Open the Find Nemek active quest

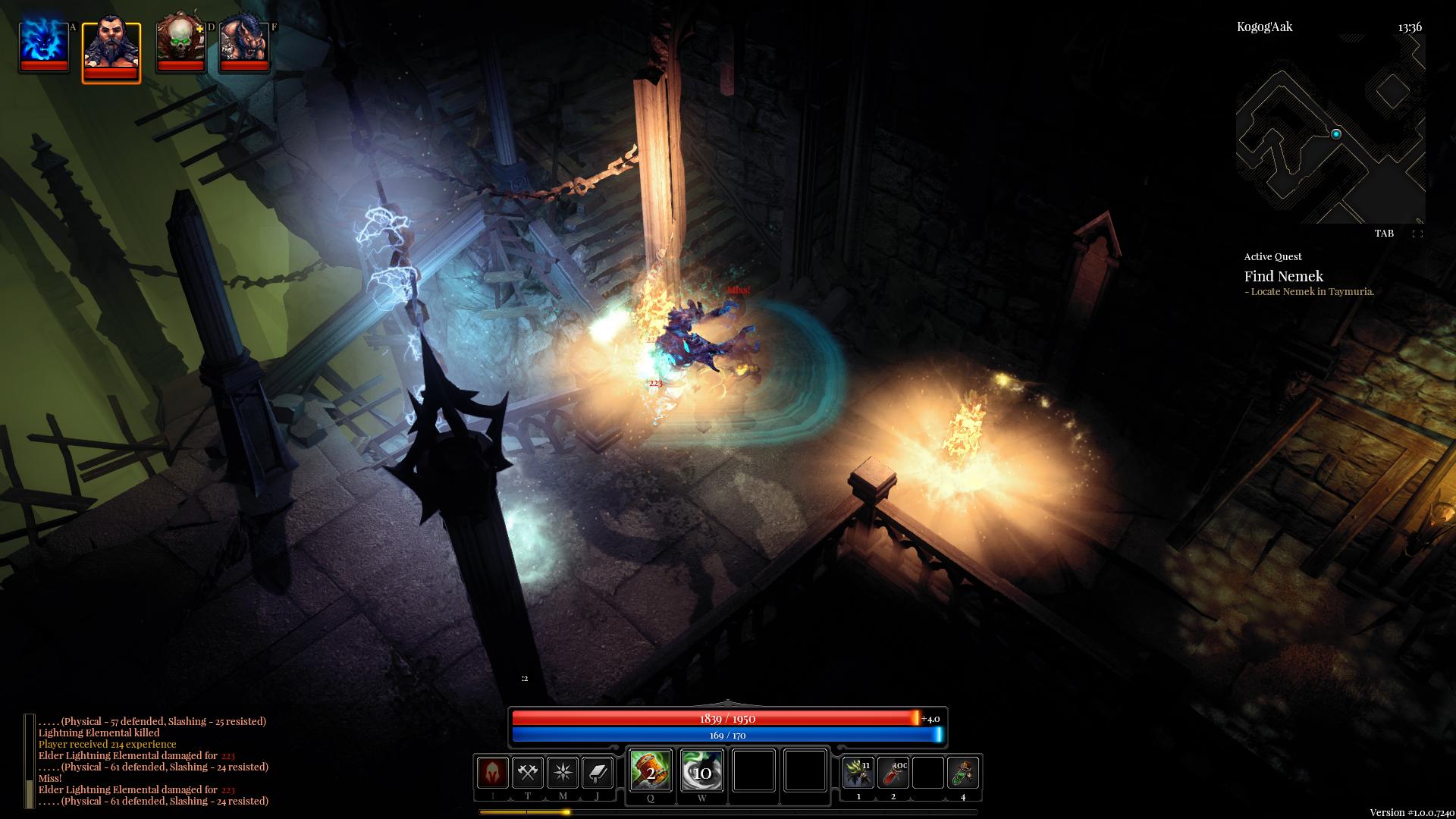pyautogui.click(x=1283, y=277)
